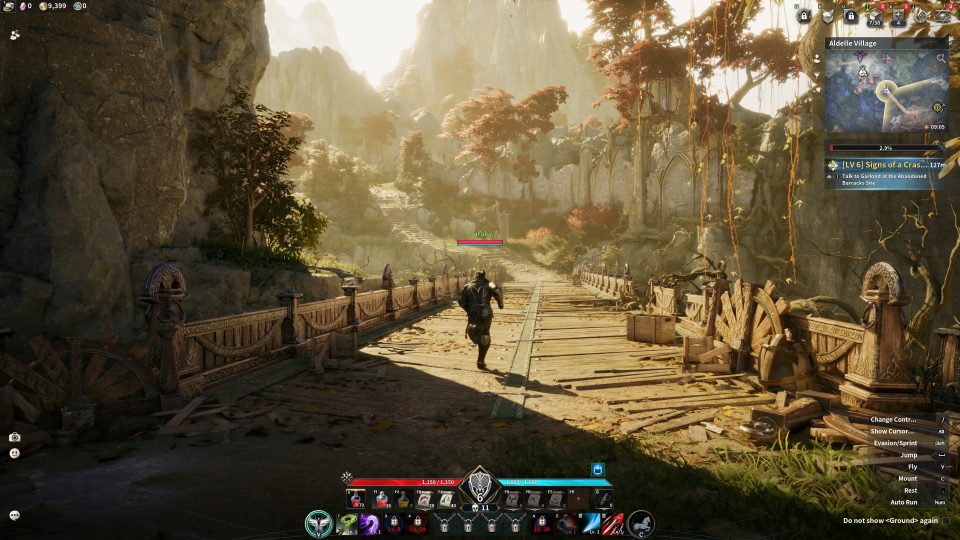Click the paw icon in top-left corner
960x540 pixels.
click(15, 34)
